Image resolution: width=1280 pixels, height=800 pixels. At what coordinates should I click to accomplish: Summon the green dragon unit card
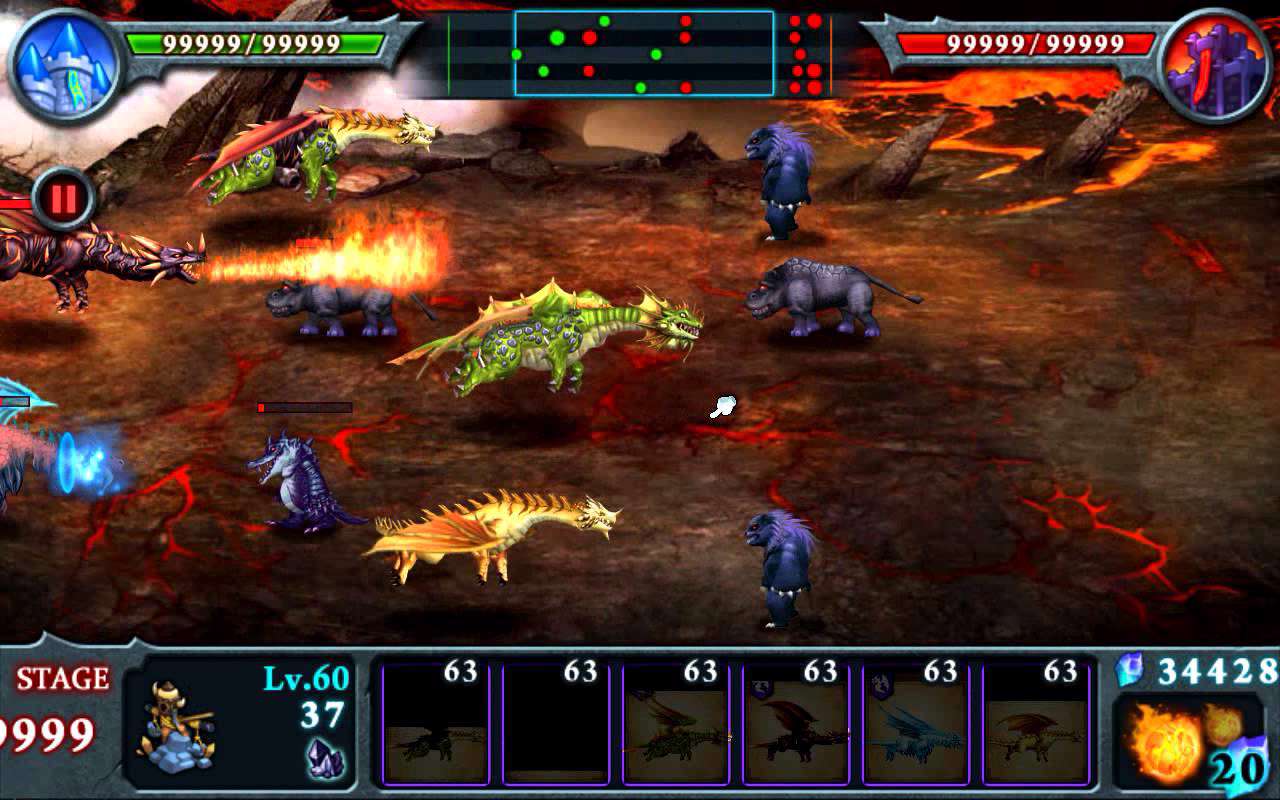675,724
